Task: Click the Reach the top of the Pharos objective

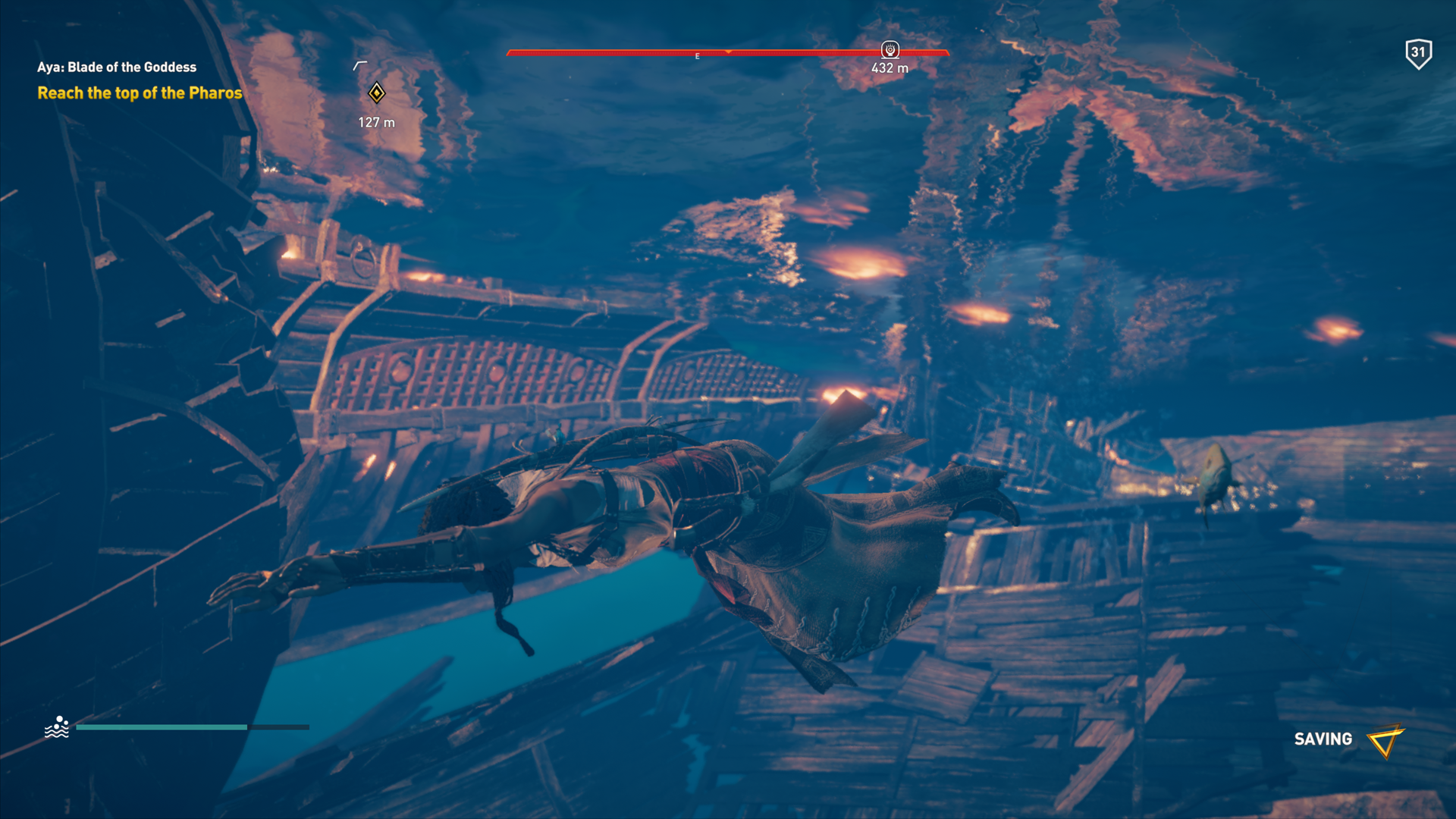Action: (140, 93)
